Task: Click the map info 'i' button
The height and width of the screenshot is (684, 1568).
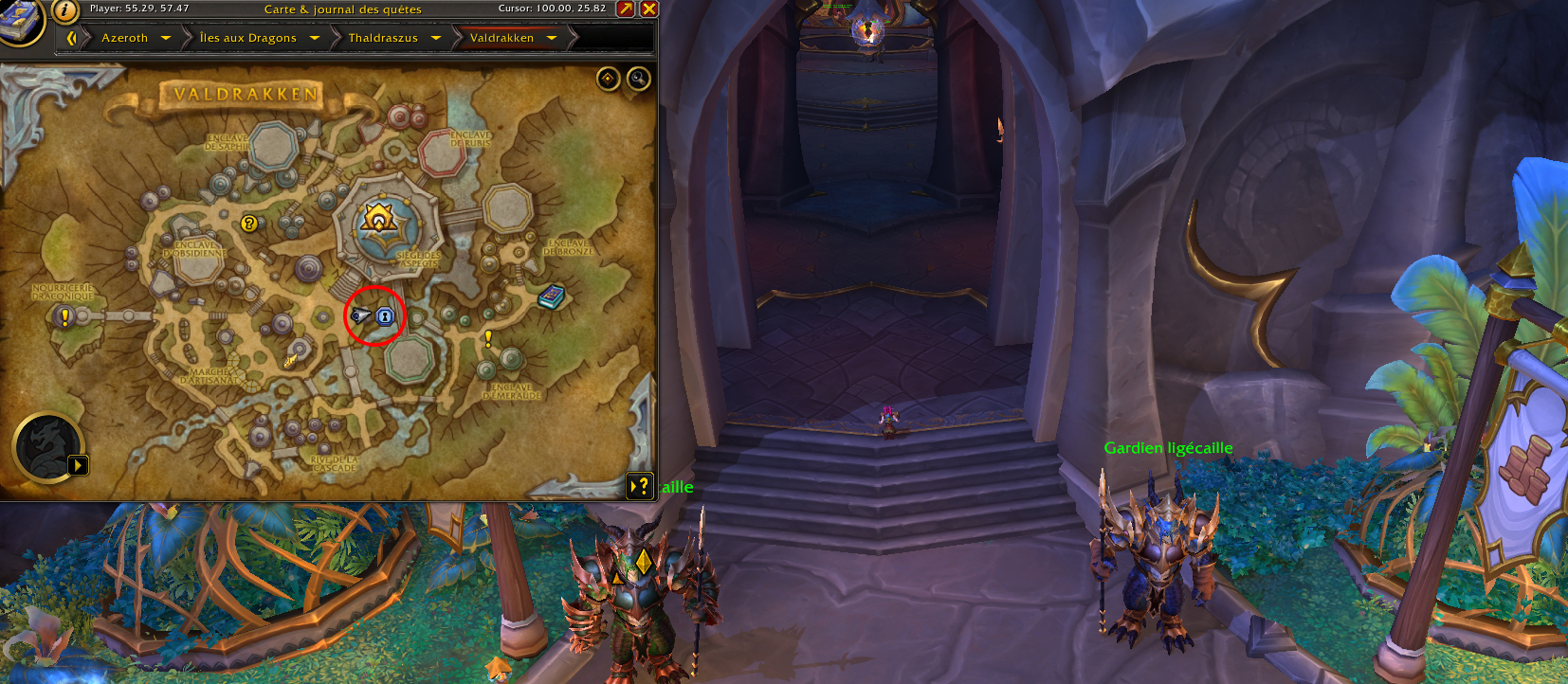Action: [x=64, y=10]
